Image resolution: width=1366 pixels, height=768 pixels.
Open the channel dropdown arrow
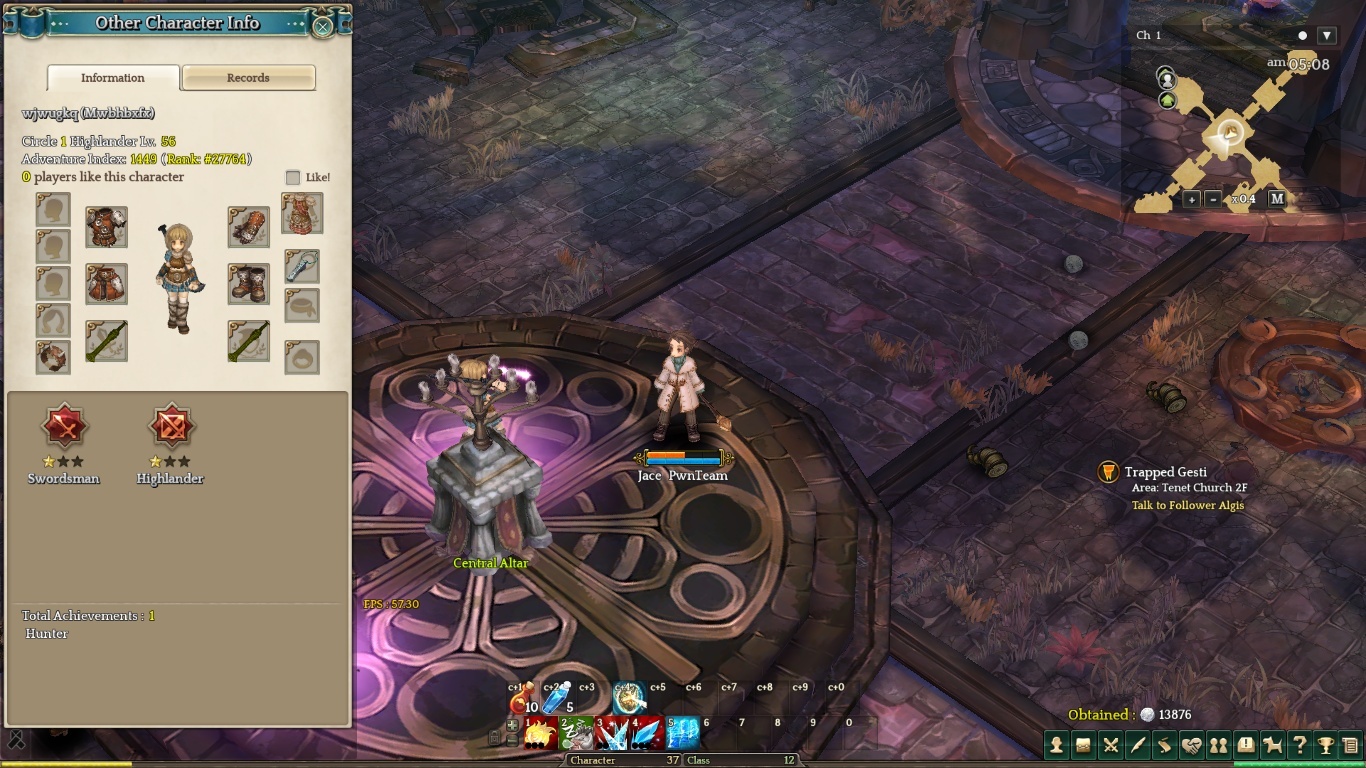point(1327,36)
